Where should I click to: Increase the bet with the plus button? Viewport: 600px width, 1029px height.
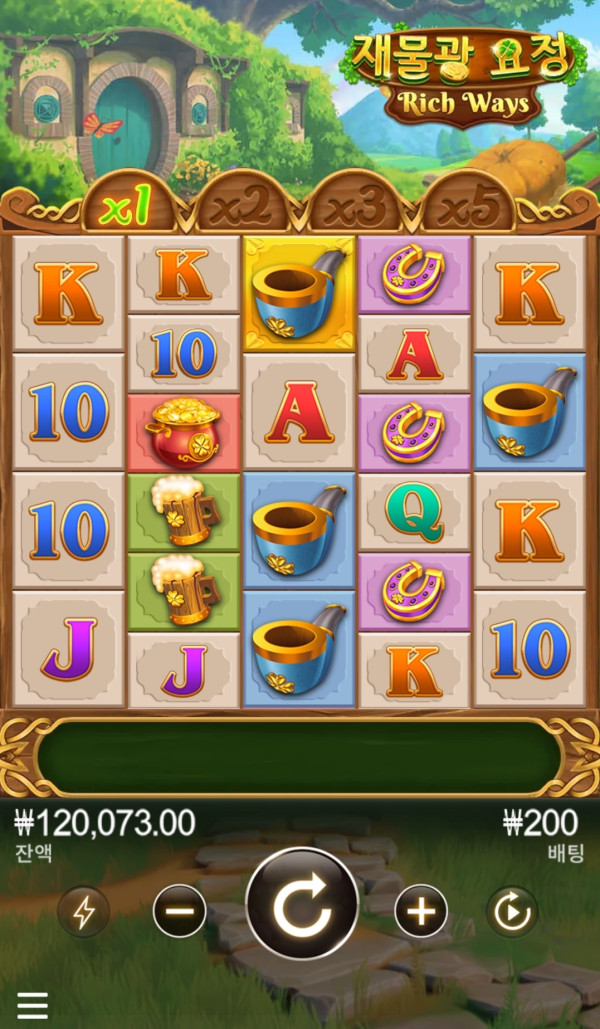[421, 911]
